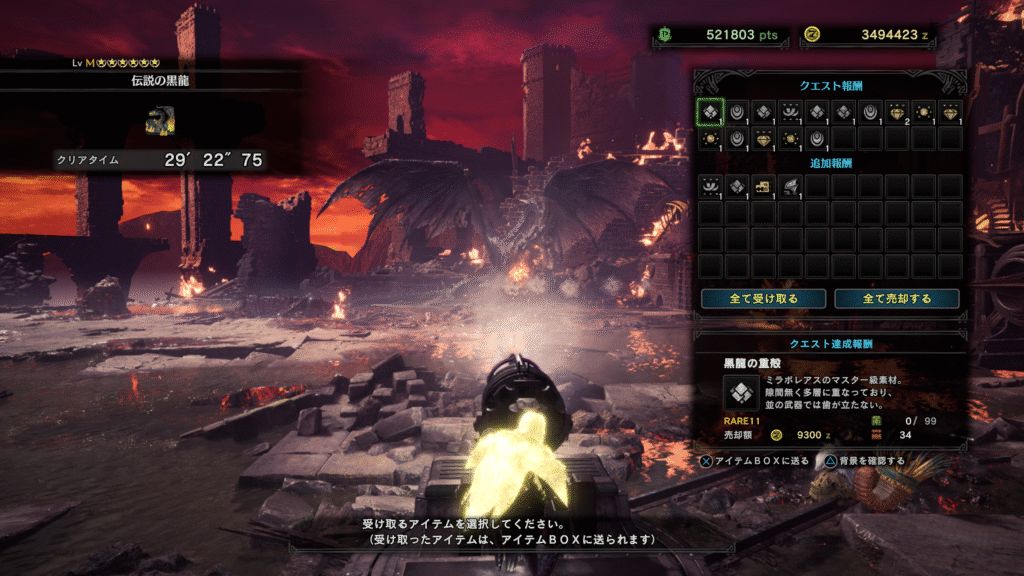Select the shell-fragment item in the 追加報酬 row
The height and width of the screenshot is (576, 1024).
point(737,186)
